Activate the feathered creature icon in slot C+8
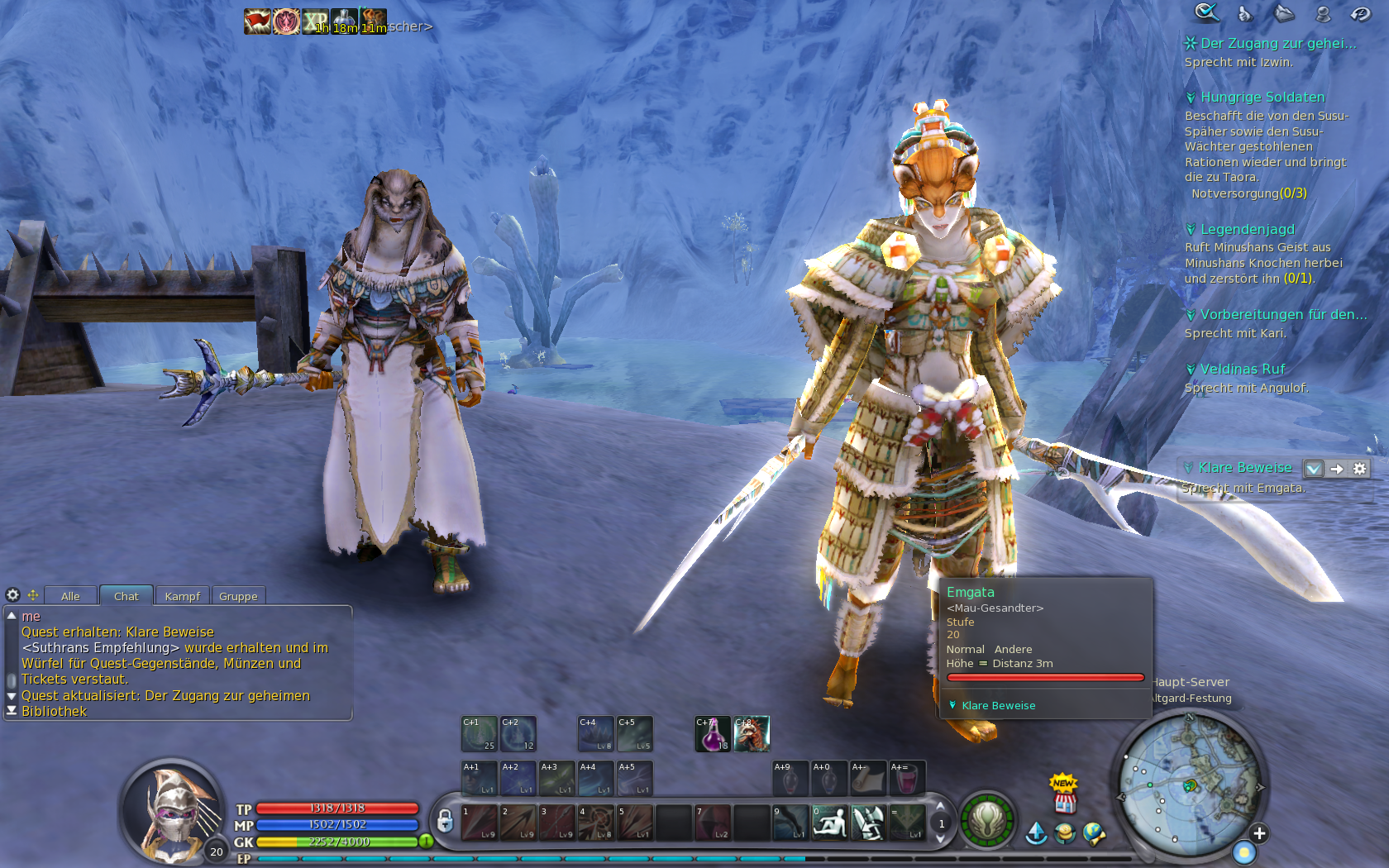Image resolution: width=1389 pixels, height=868 pixels. 752,734
